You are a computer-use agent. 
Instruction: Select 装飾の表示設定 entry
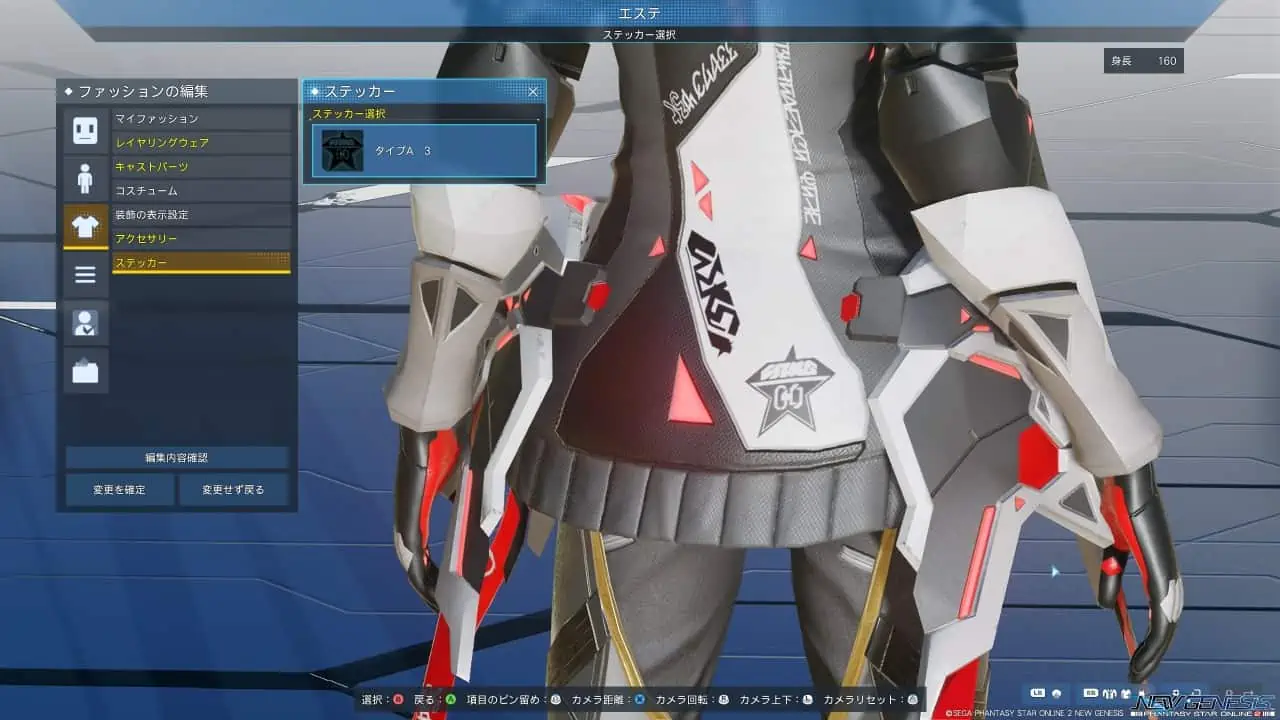201,215
